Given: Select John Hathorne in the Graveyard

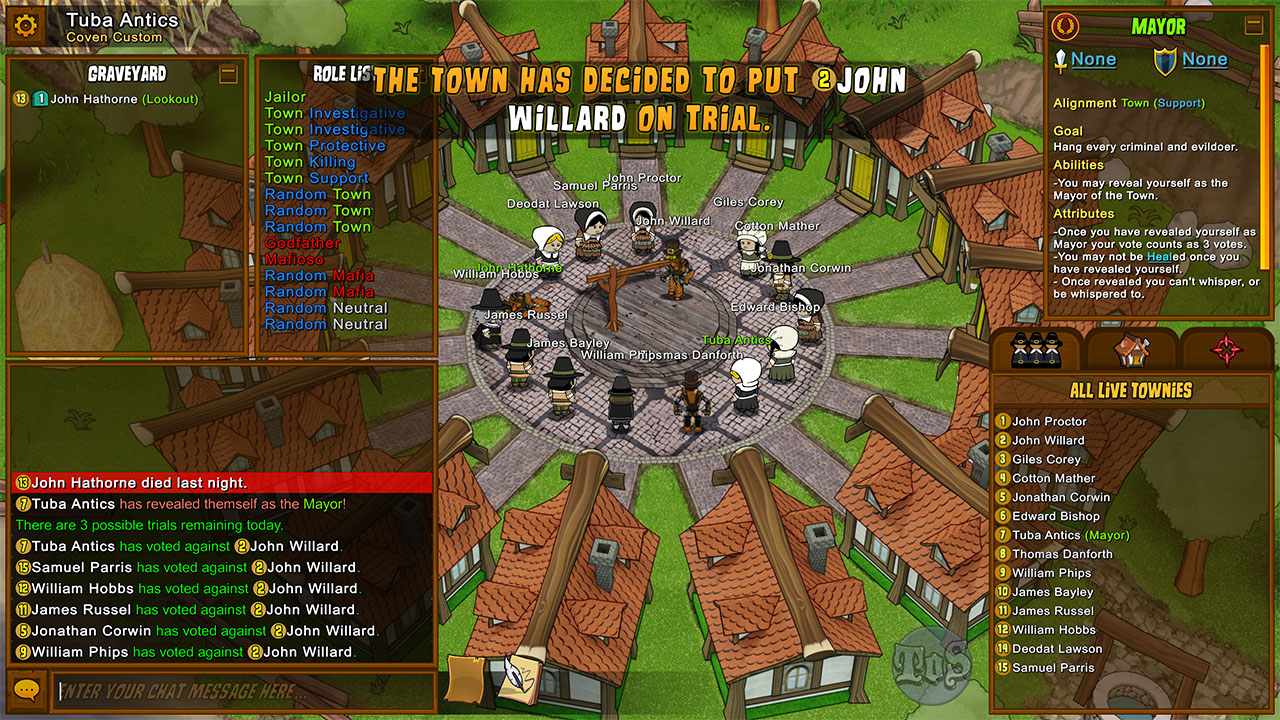Looking at the screenshot, I should [96, 99].
